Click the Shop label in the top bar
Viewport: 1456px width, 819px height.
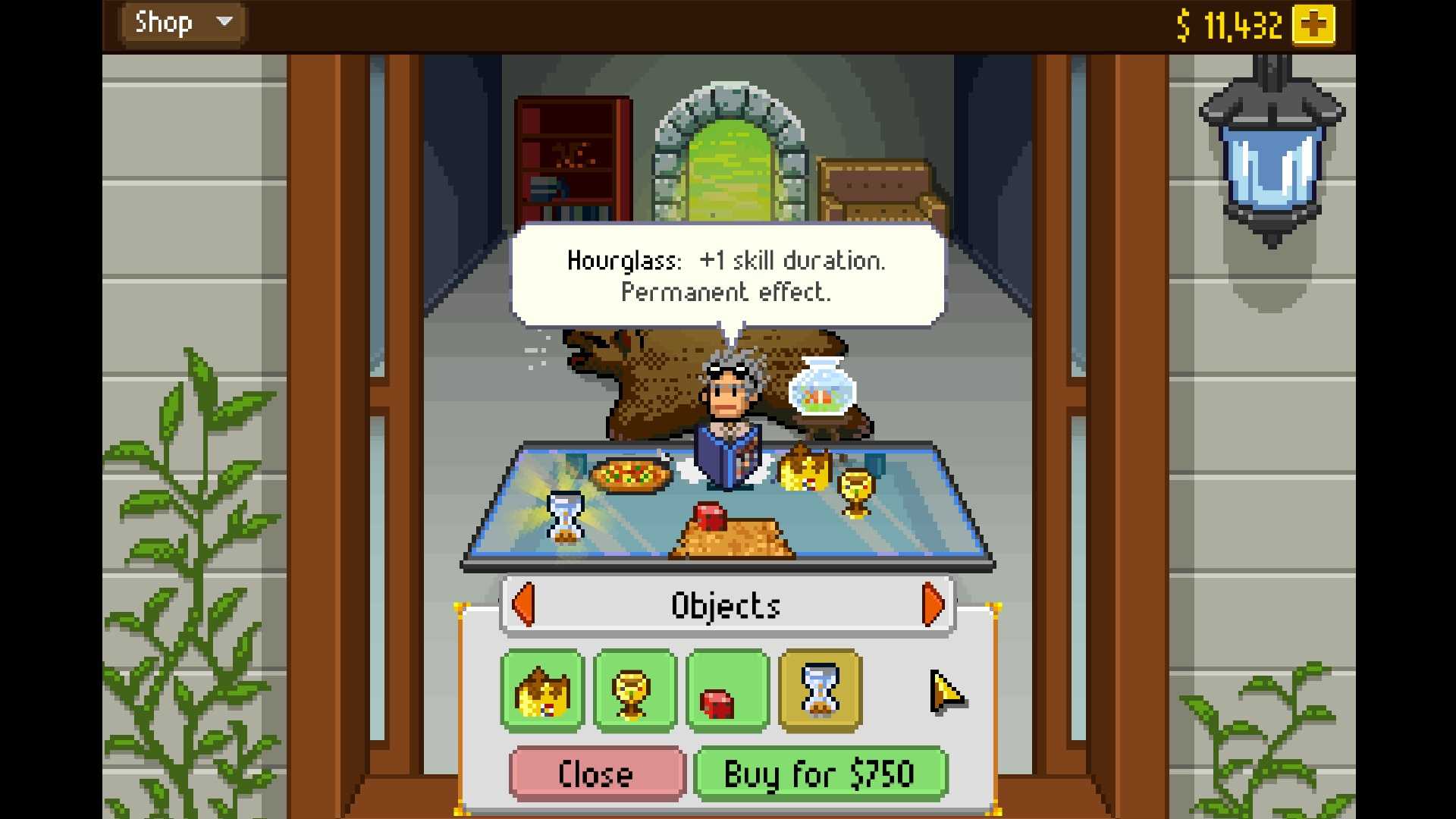[165, 23]
